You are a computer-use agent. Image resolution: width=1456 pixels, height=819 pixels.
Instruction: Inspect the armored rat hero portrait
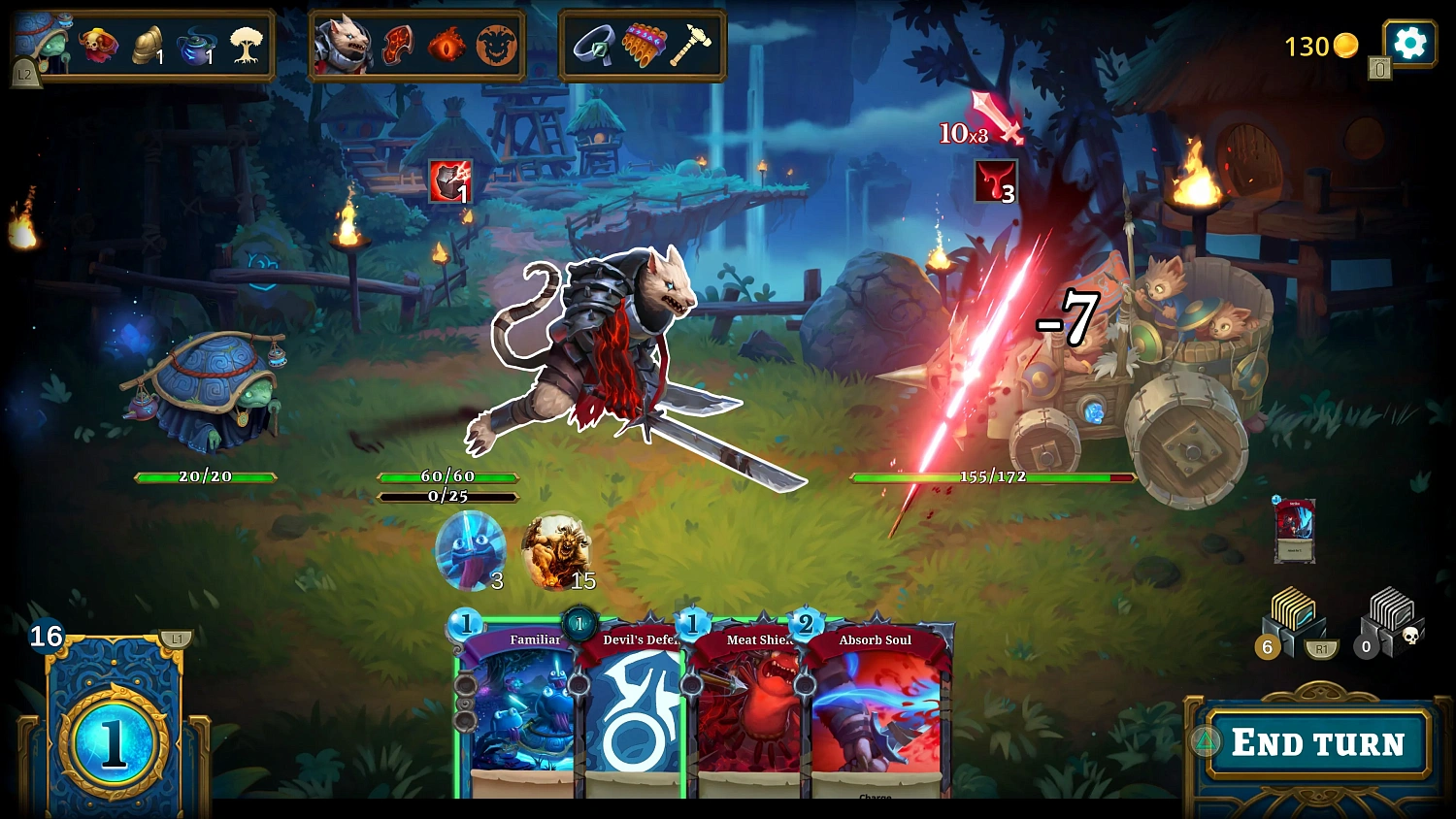343,45
